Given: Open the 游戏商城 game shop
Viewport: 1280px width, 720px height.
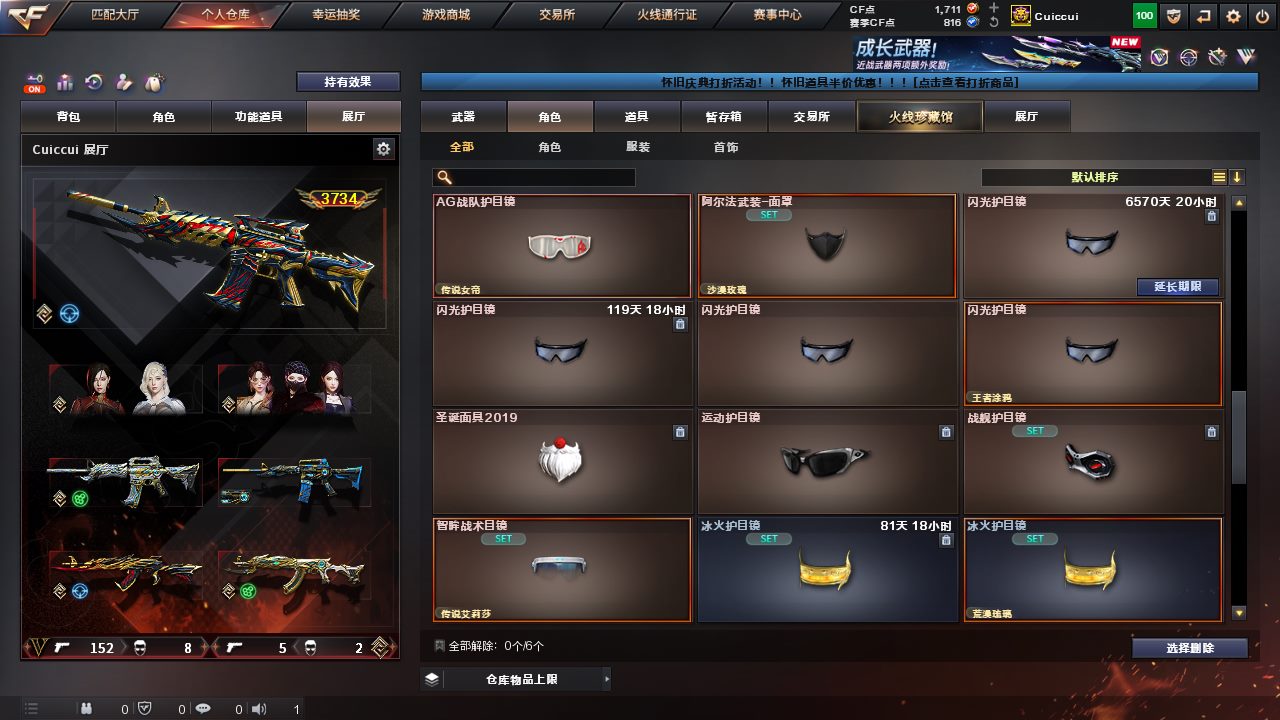Looking at the screenshot, I should (445, 15).
